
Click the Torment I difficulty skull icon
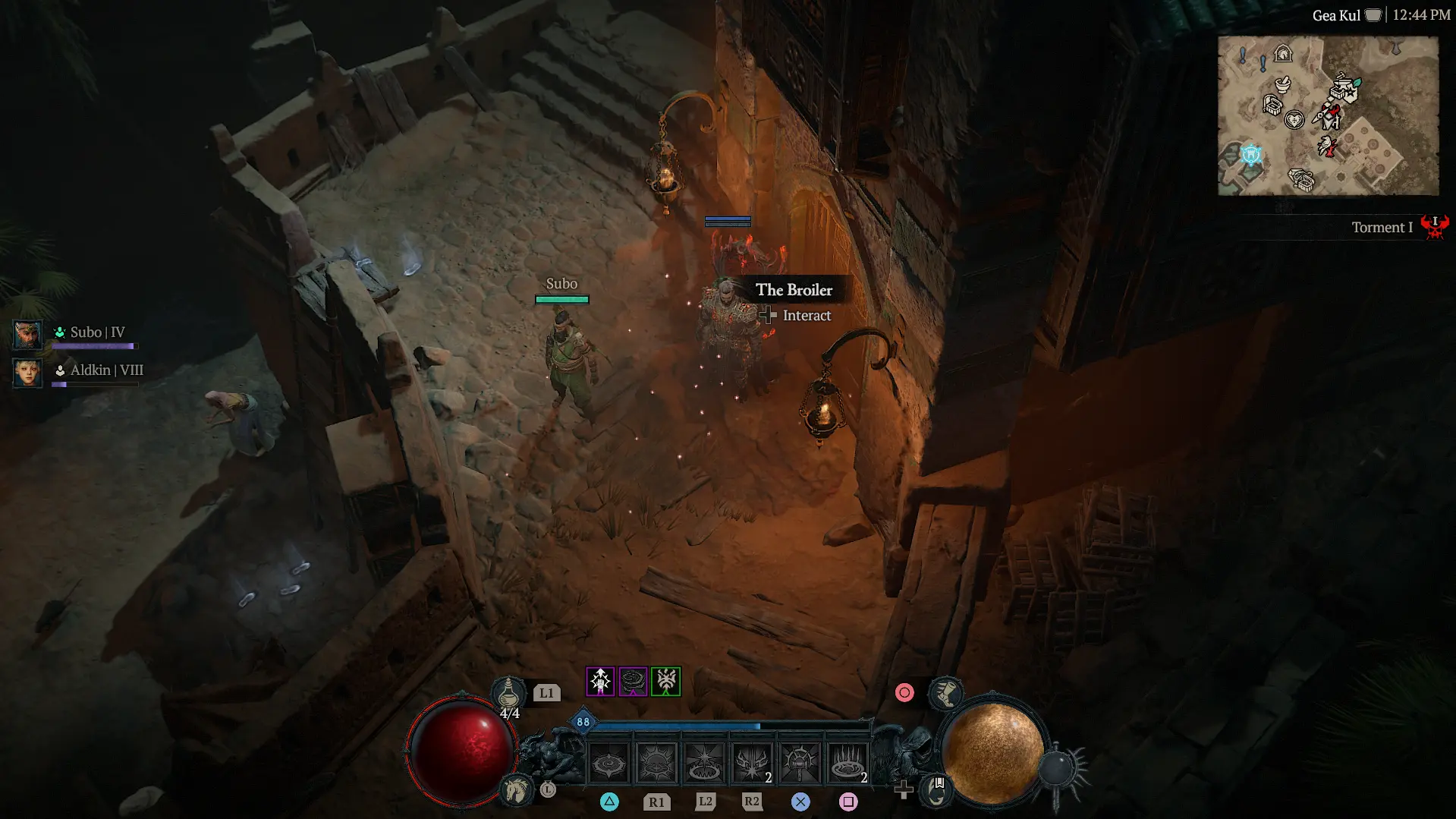(x=1435, y=227)
